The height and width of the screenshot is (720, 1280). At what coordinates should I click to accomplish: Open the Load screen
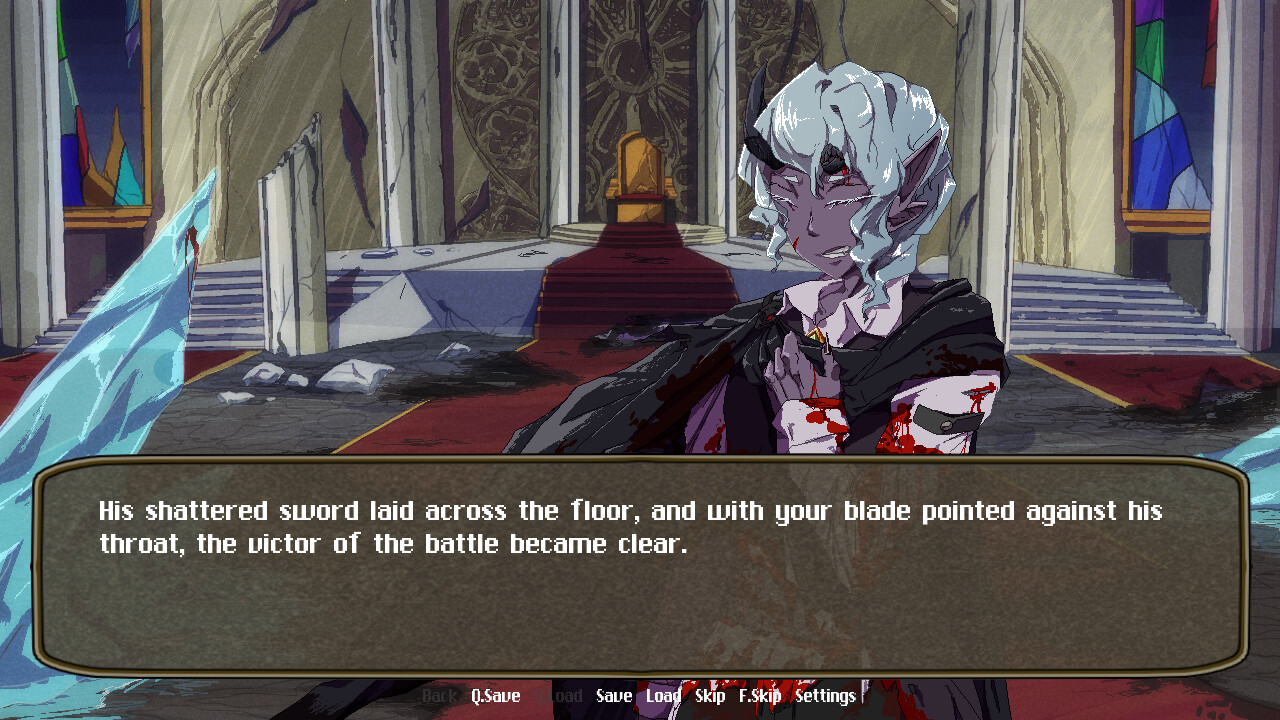click(x=666, y=695)
